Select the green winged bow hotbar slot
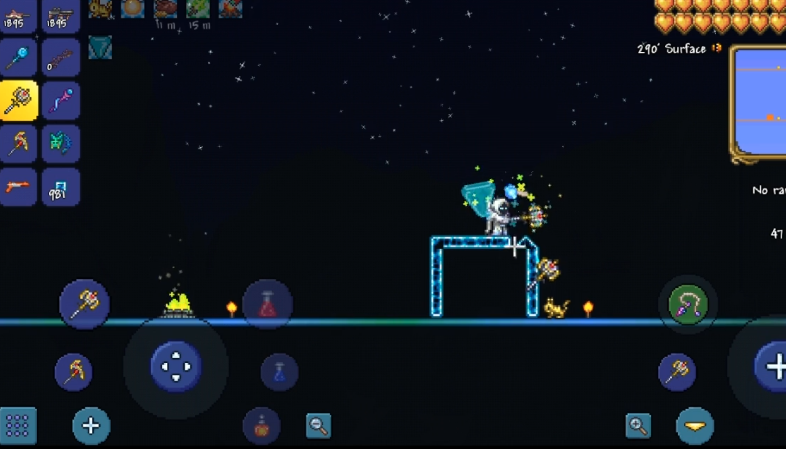Image resolution: width=786 pixels, height=449 pixels. point(60,144)
